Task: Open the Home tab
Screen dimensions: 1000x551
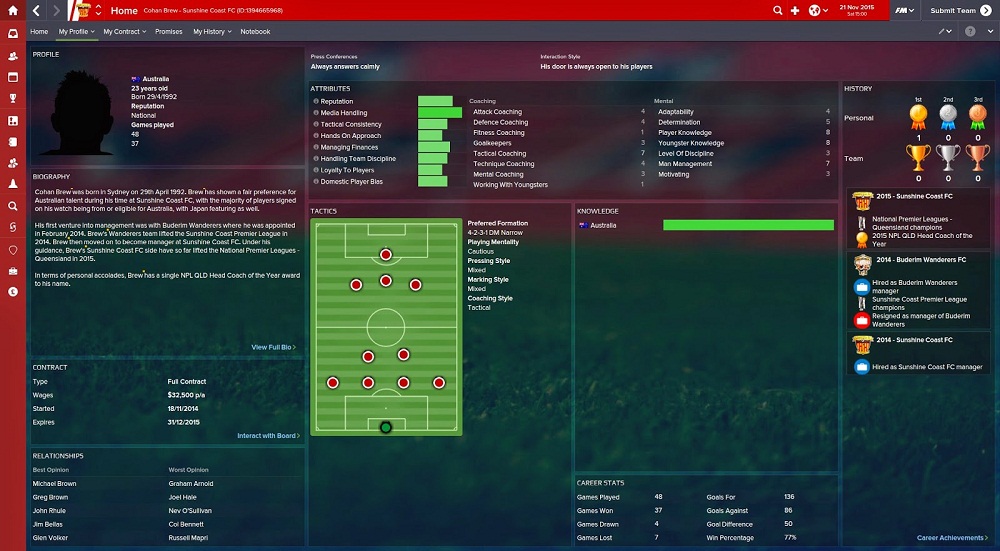Action: tap(39, 32)
